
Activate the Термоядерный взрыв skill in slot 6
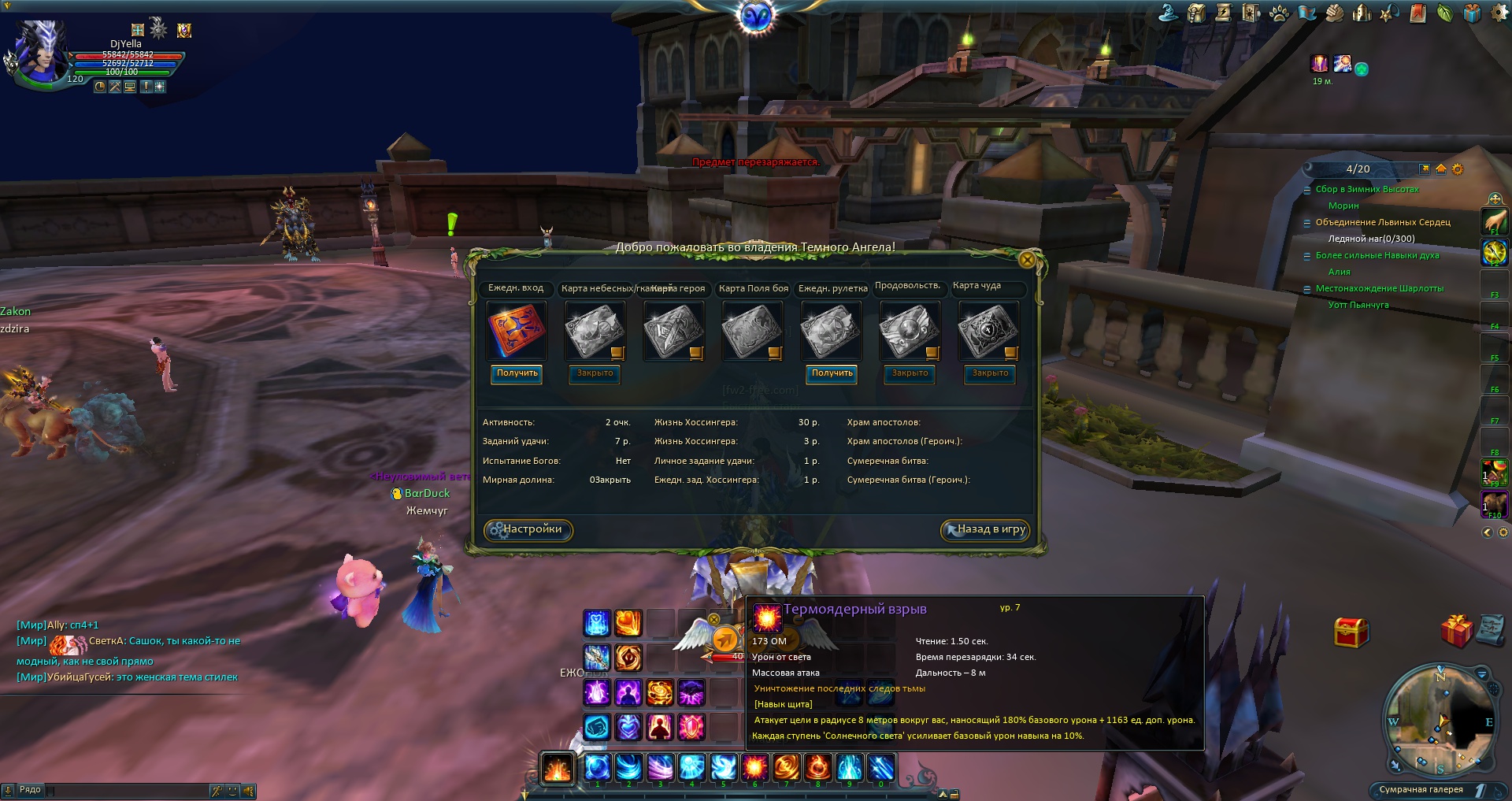click(754, 766)
